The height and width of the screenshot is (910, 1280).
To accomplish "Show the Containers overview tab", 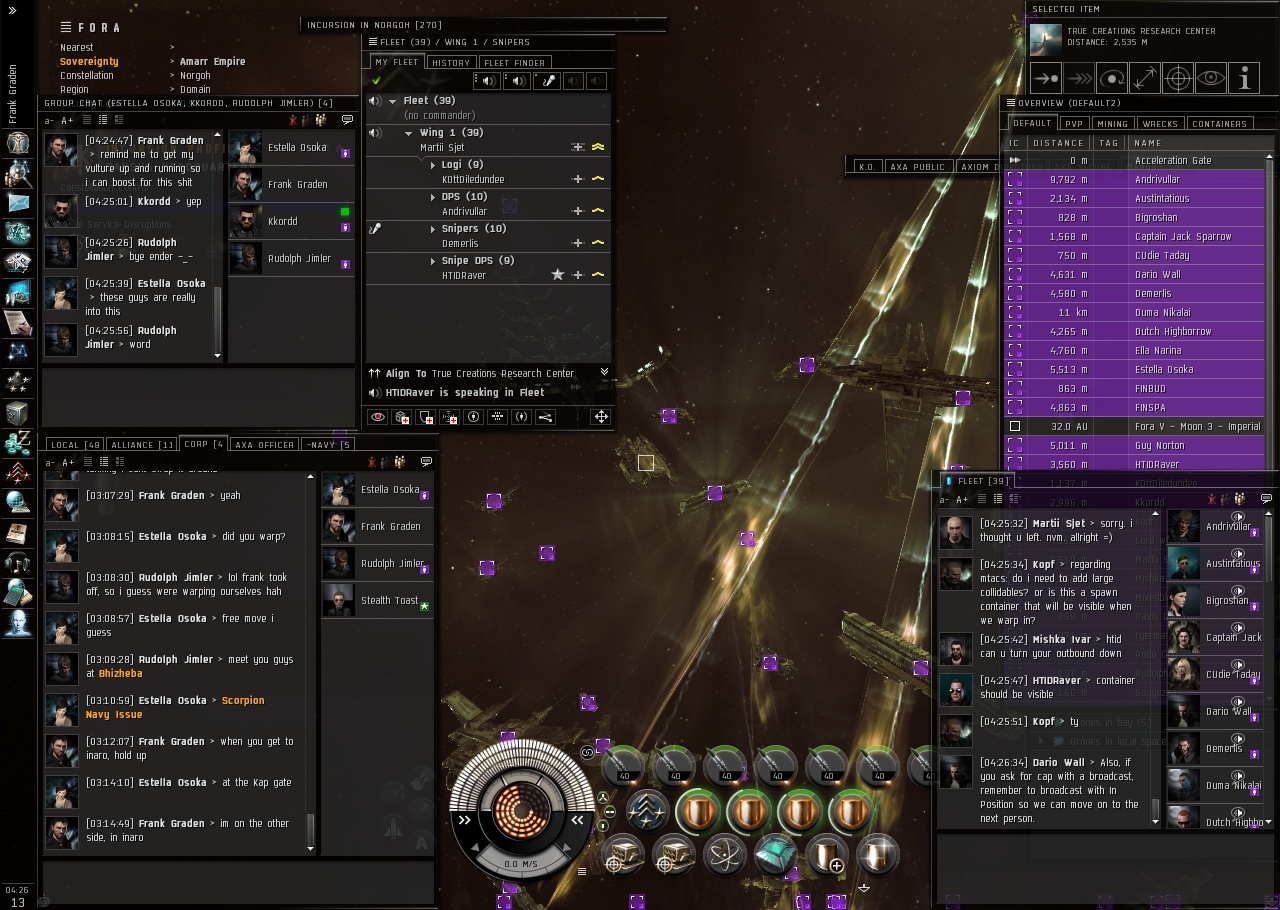I will (x=1219, y=124).
